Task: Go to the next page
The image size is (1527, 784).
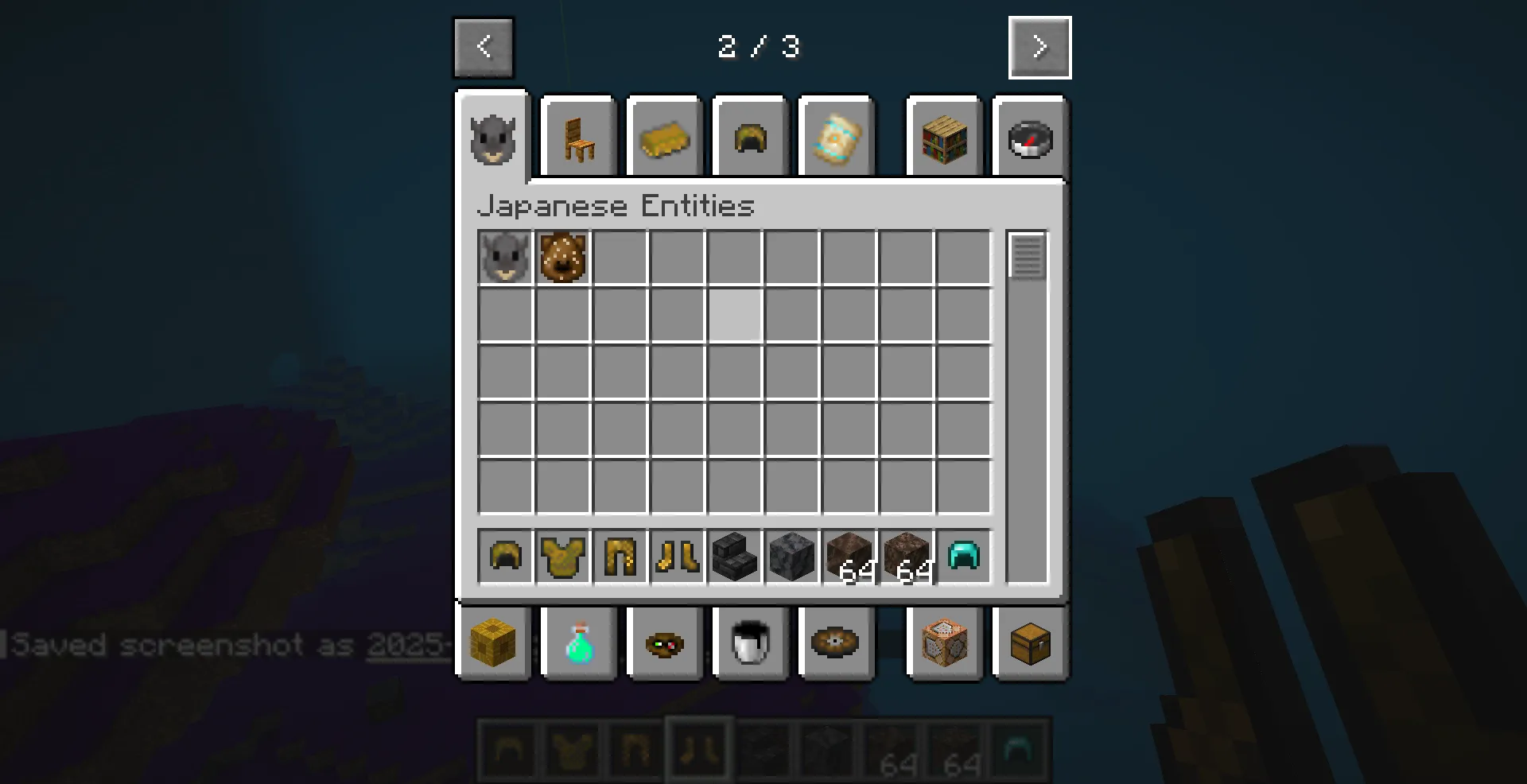Action: click(1039, 47)
